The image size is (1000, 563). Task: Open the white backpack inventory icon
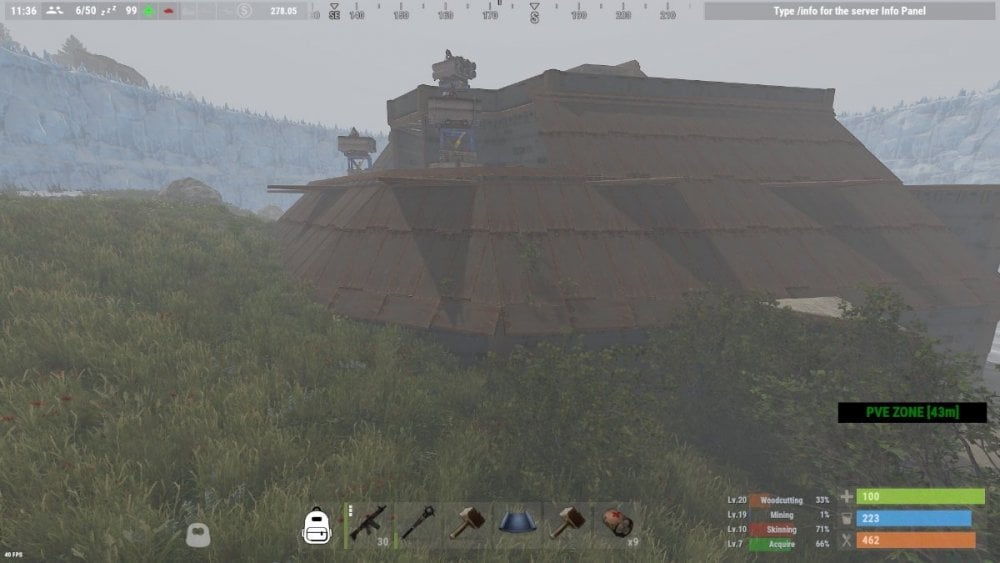click(317, 525)
